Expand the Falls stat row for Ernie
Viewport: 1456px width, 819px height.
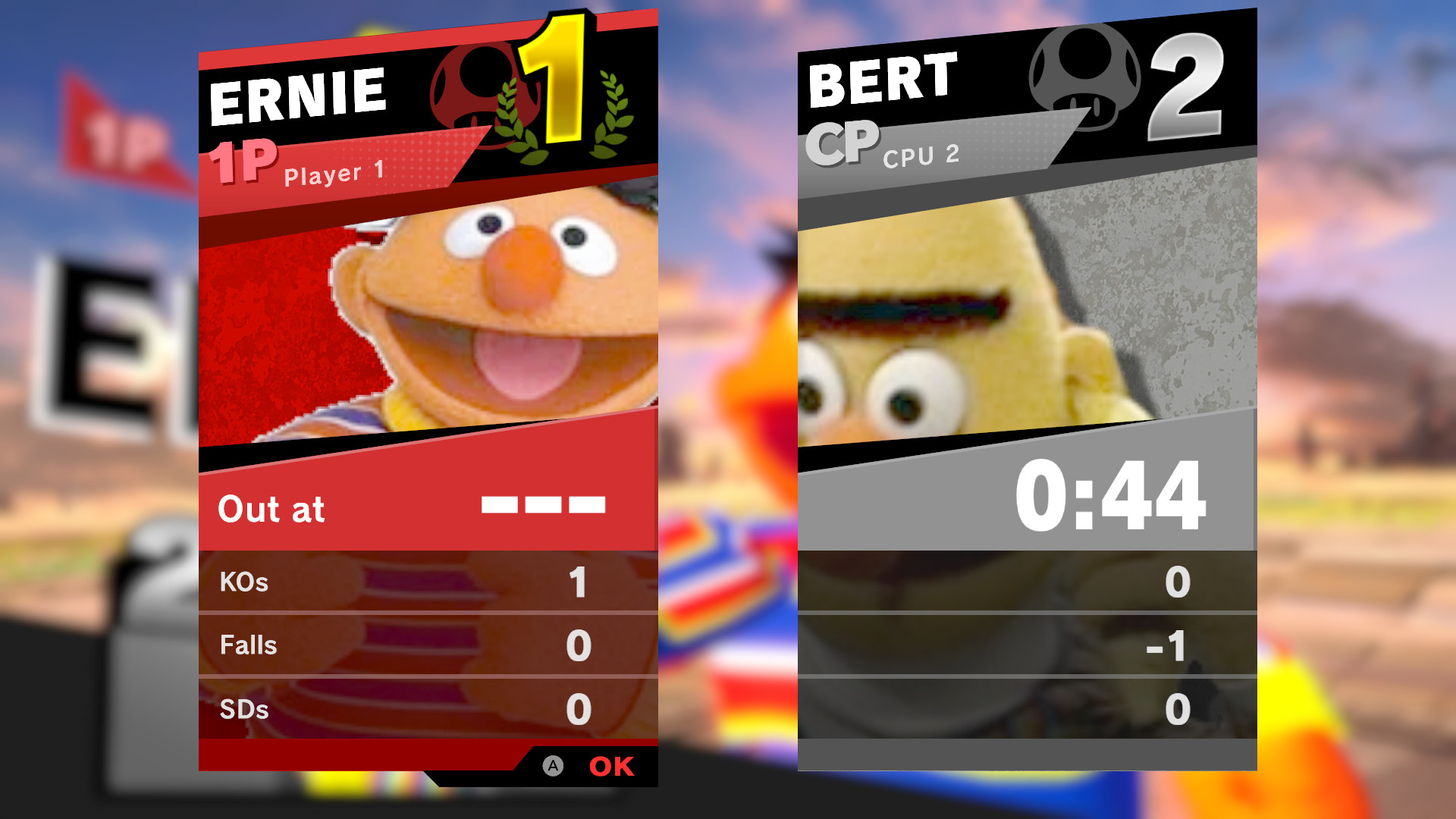point(425,645)
